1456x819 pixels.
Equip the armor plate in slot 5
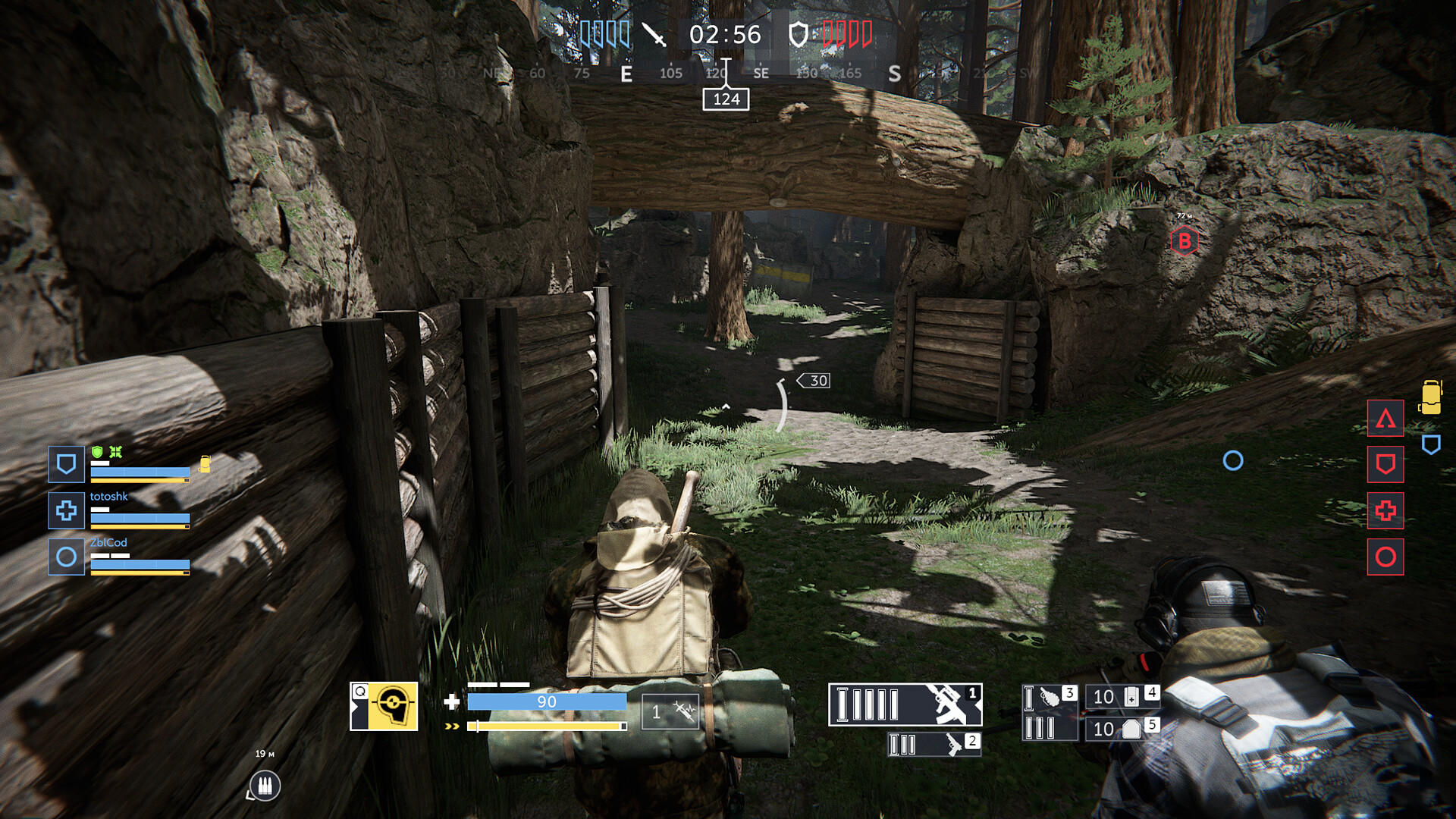tap(1122, 730)
